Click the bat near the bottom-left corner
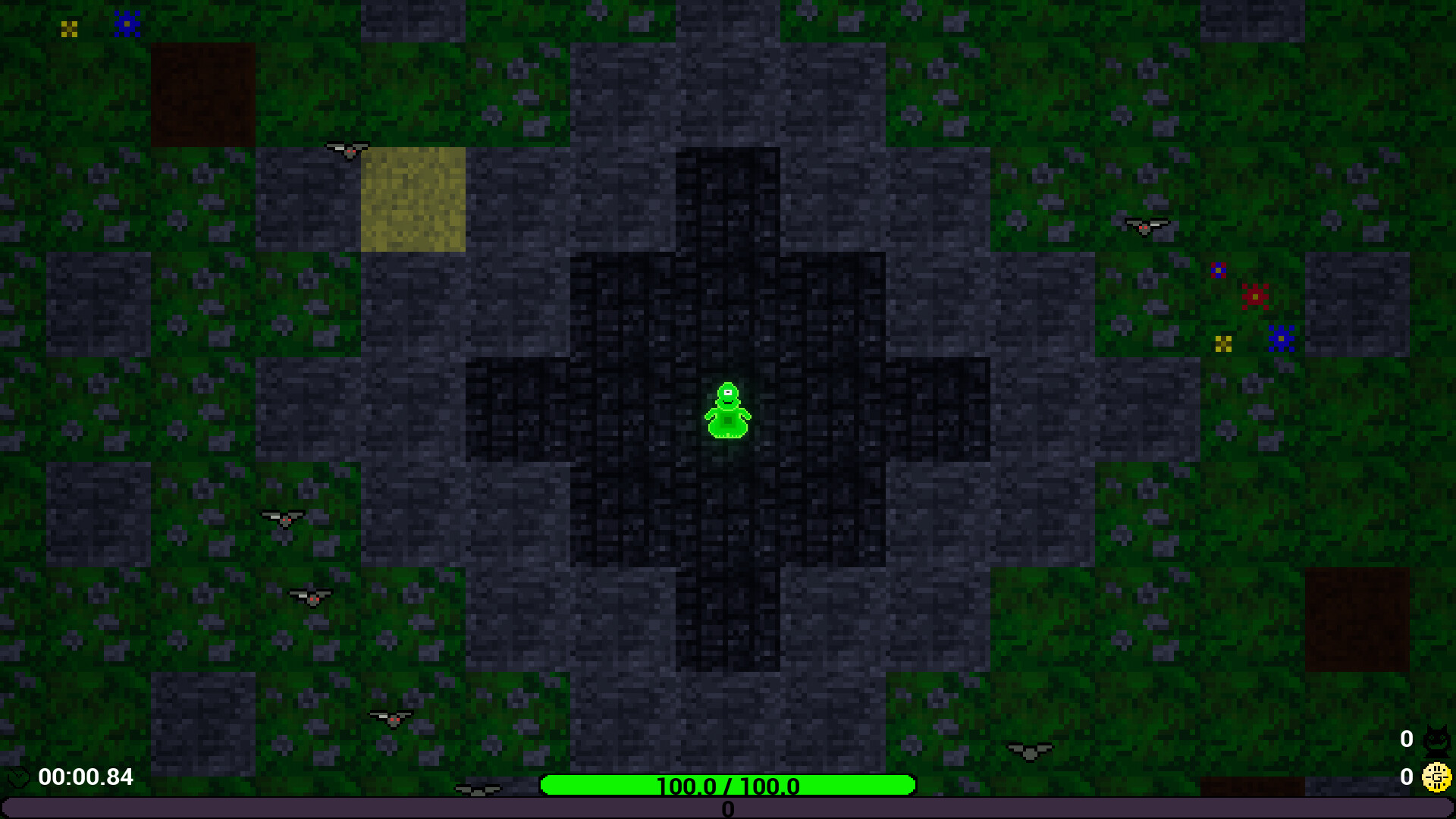The image size is (1456, 819). click(393, 719)
